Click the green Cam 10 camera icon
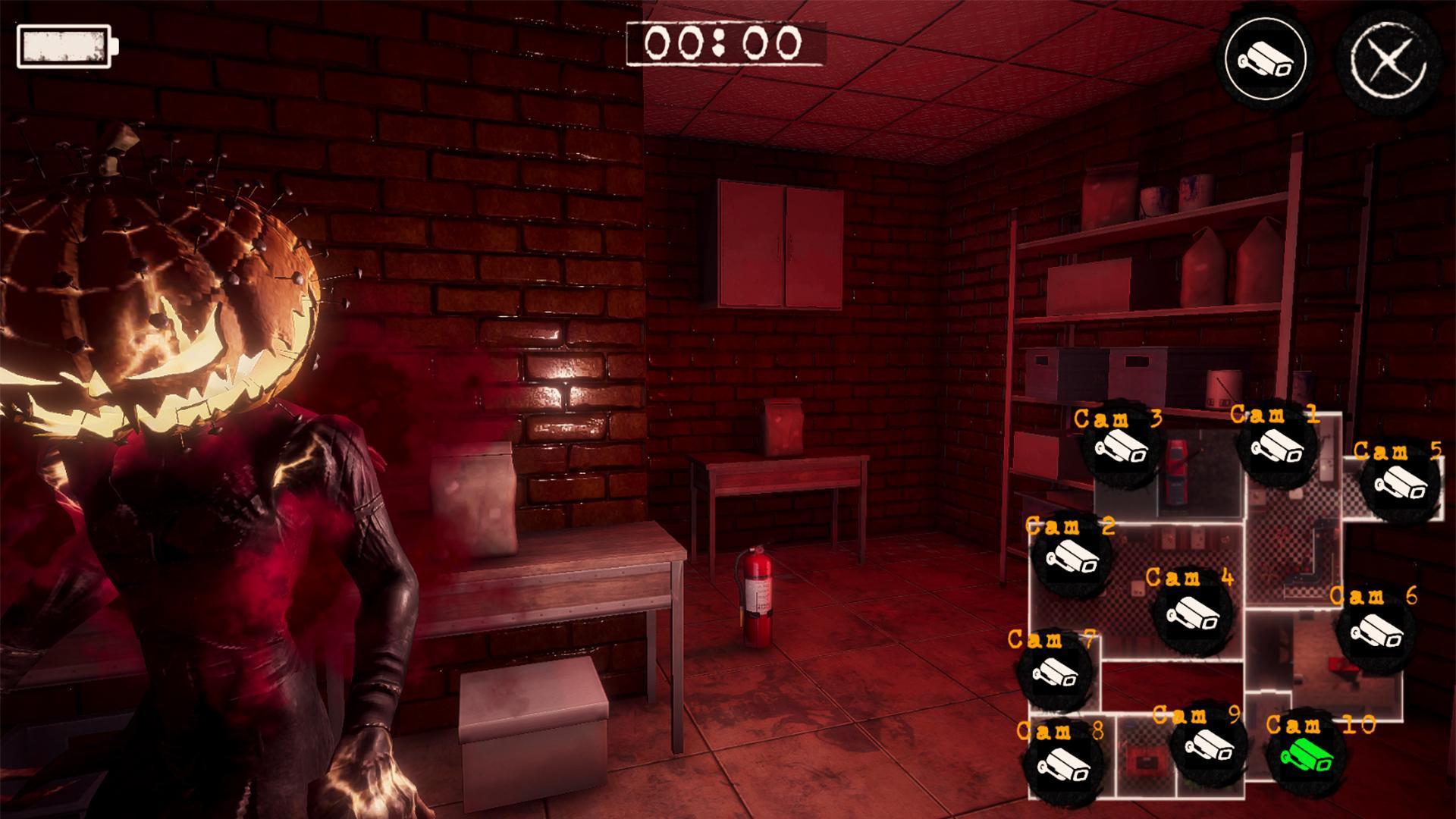1456x819 pixels. [x=1306, y=755]
